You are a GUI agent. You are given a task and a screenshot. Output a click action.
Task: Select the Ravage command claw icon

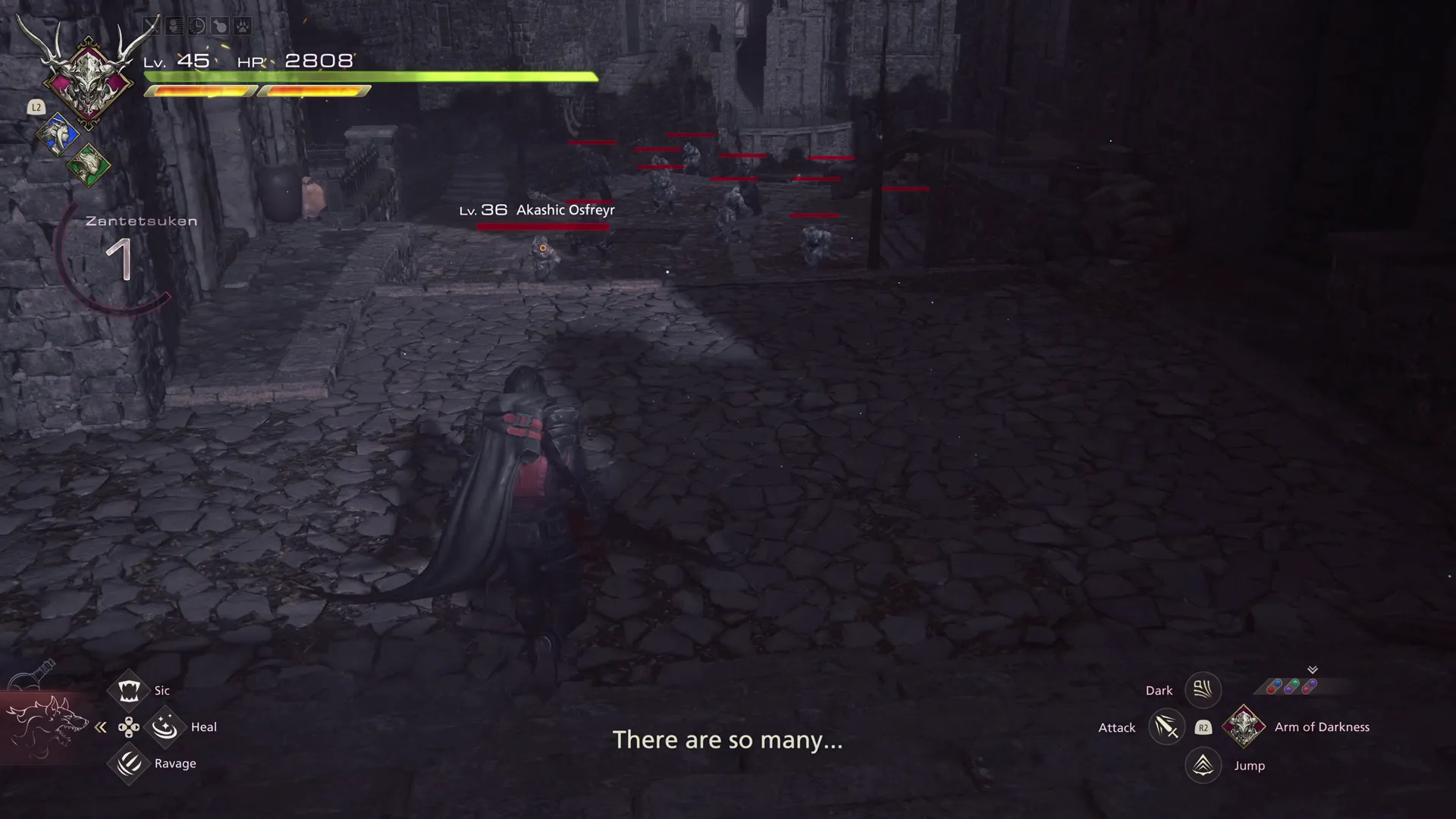(x=129, y=764)
